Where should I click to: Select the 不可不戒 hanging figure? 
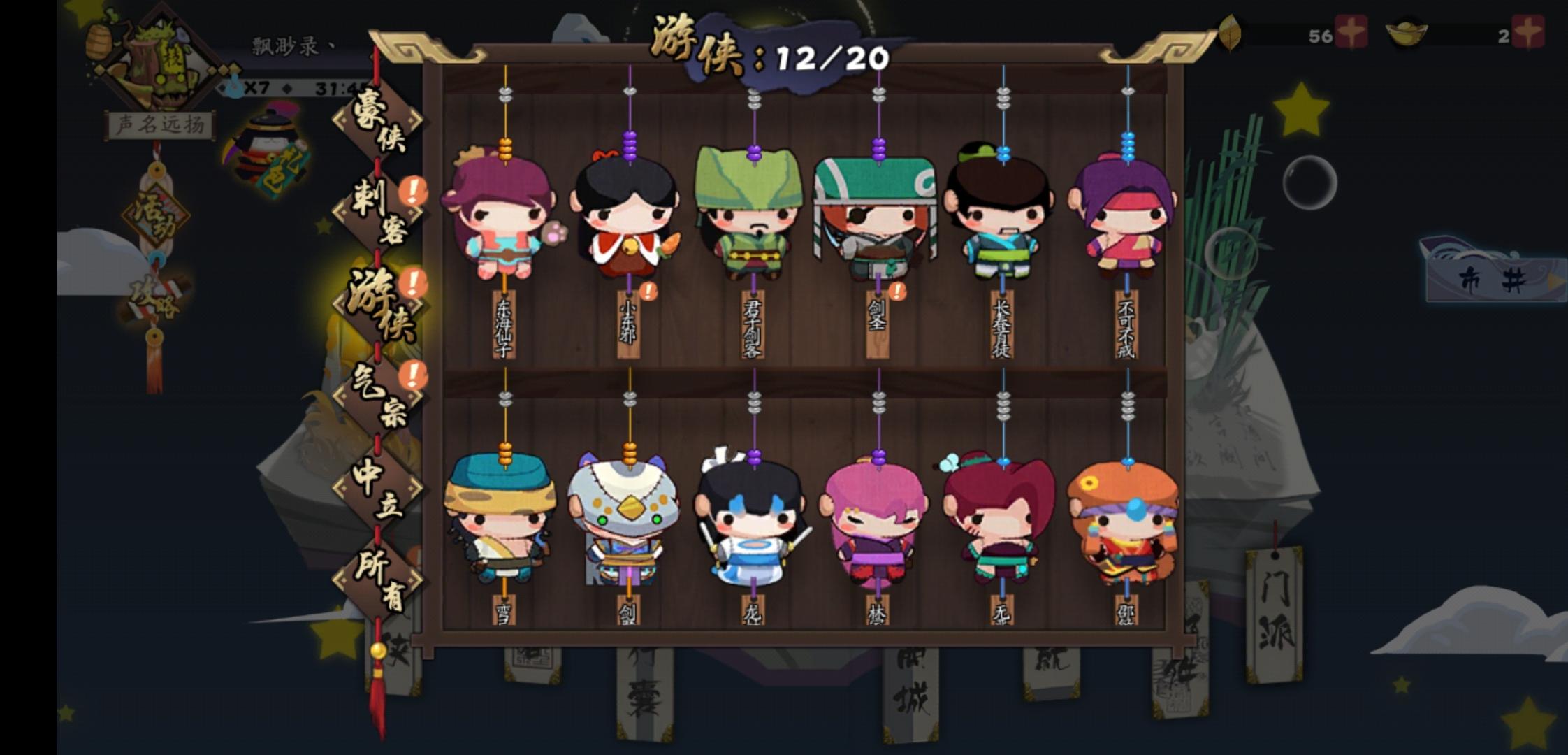(1126, 217)
